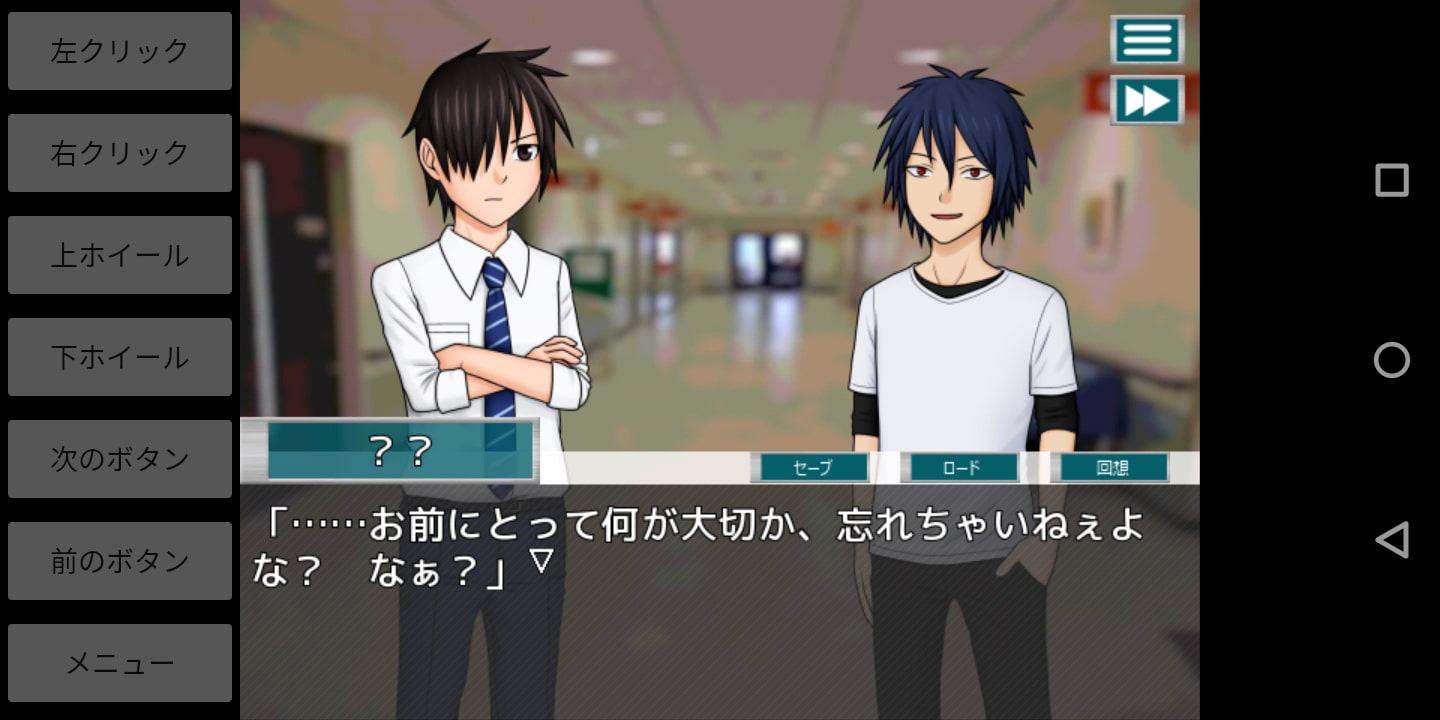This screenshot has width=1440, height=720.
Task: Tap the Android home circle
Action: click(x=1391, y=360)
